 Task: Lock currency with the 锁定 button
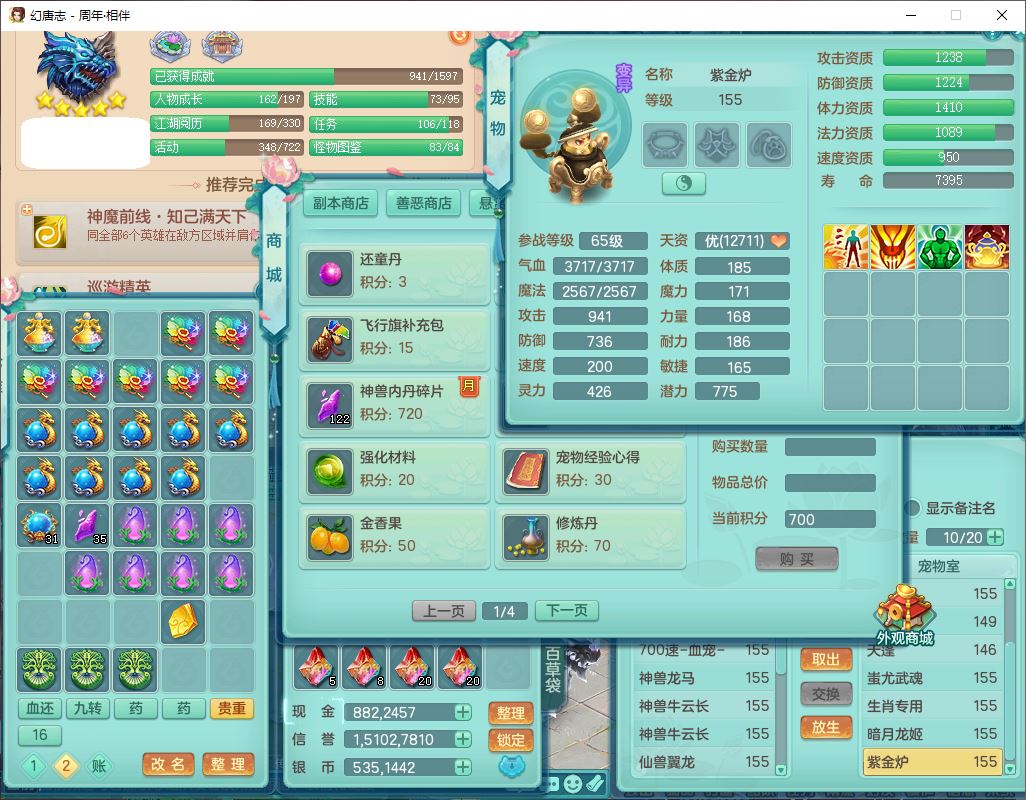510,740
